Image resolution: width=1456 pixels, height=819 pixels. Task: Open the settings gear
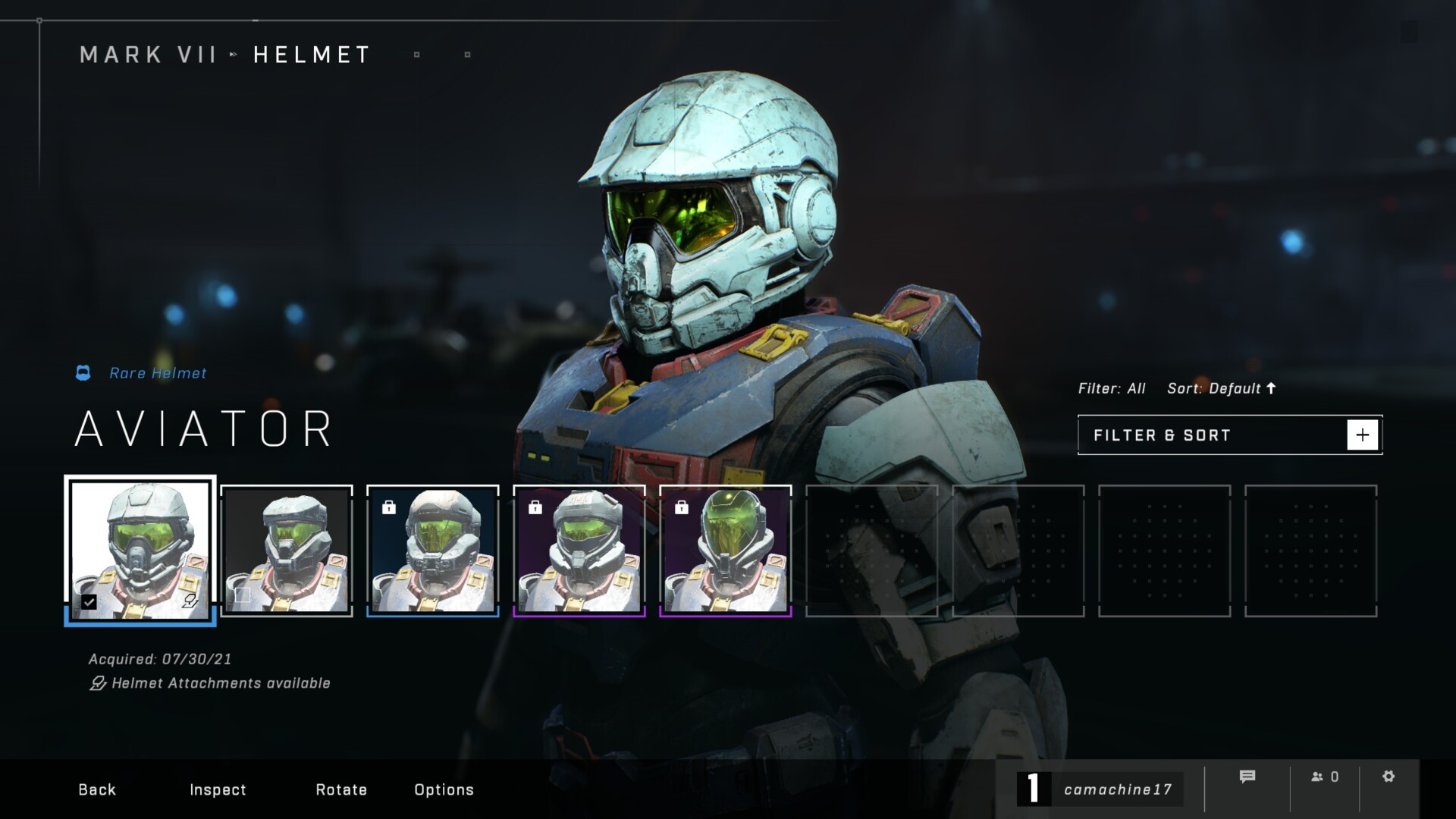[x=1389, y=777]
